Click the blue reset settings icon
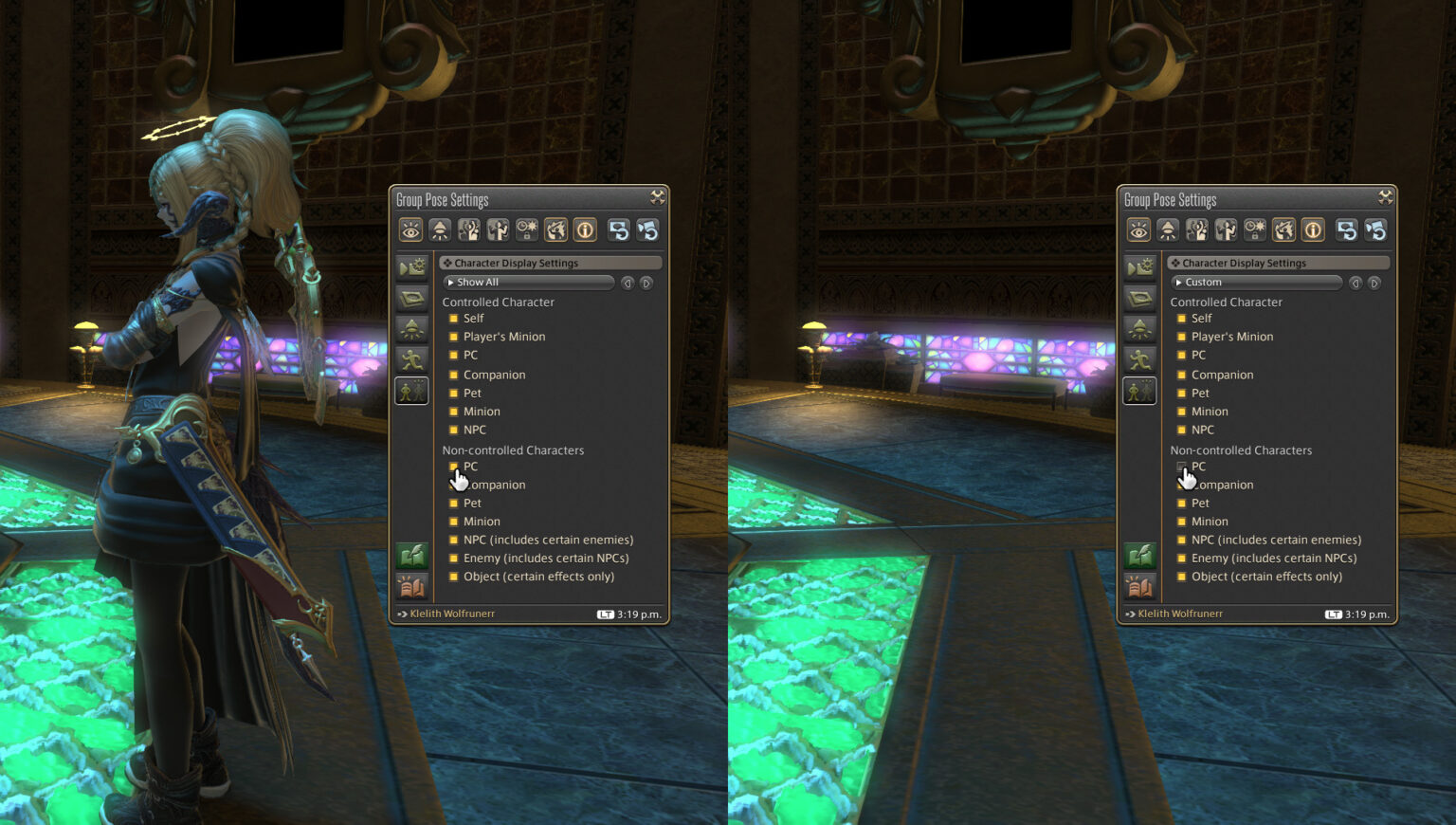1456x825 pixels. (621, 229)
